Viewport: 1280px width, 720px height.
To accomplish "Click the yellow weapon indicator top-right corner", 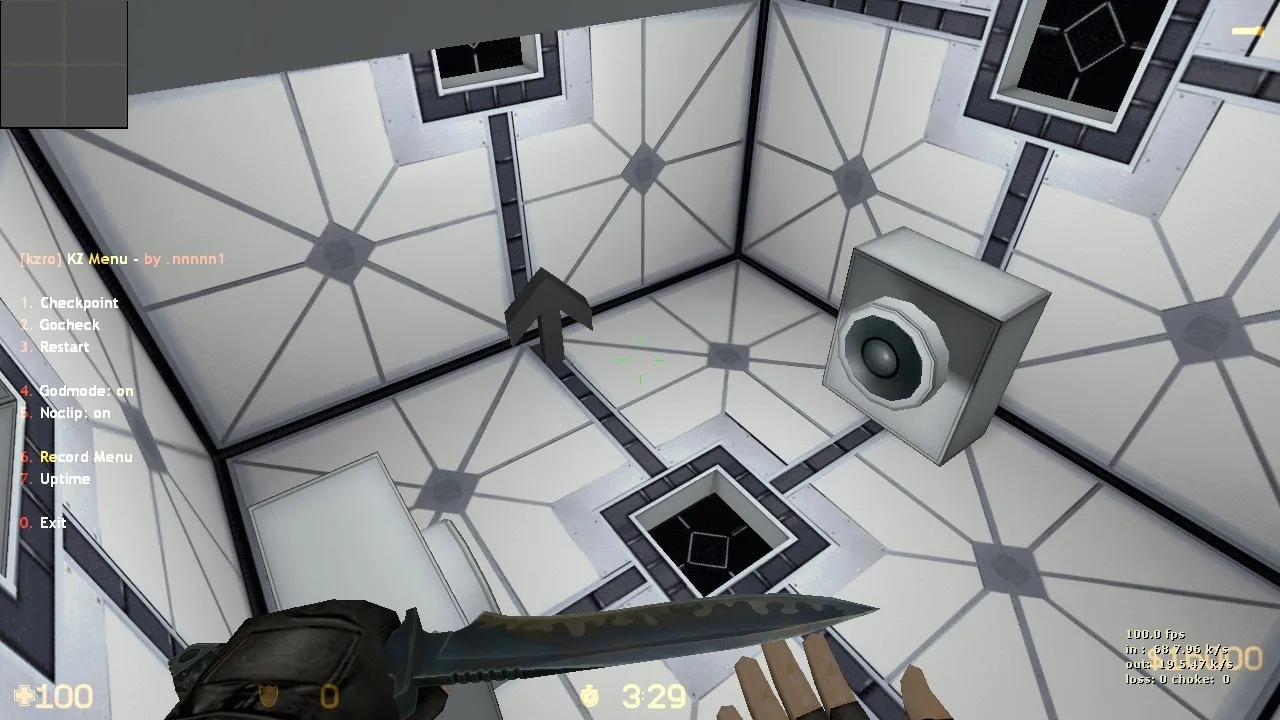I will click(1245, 31).
